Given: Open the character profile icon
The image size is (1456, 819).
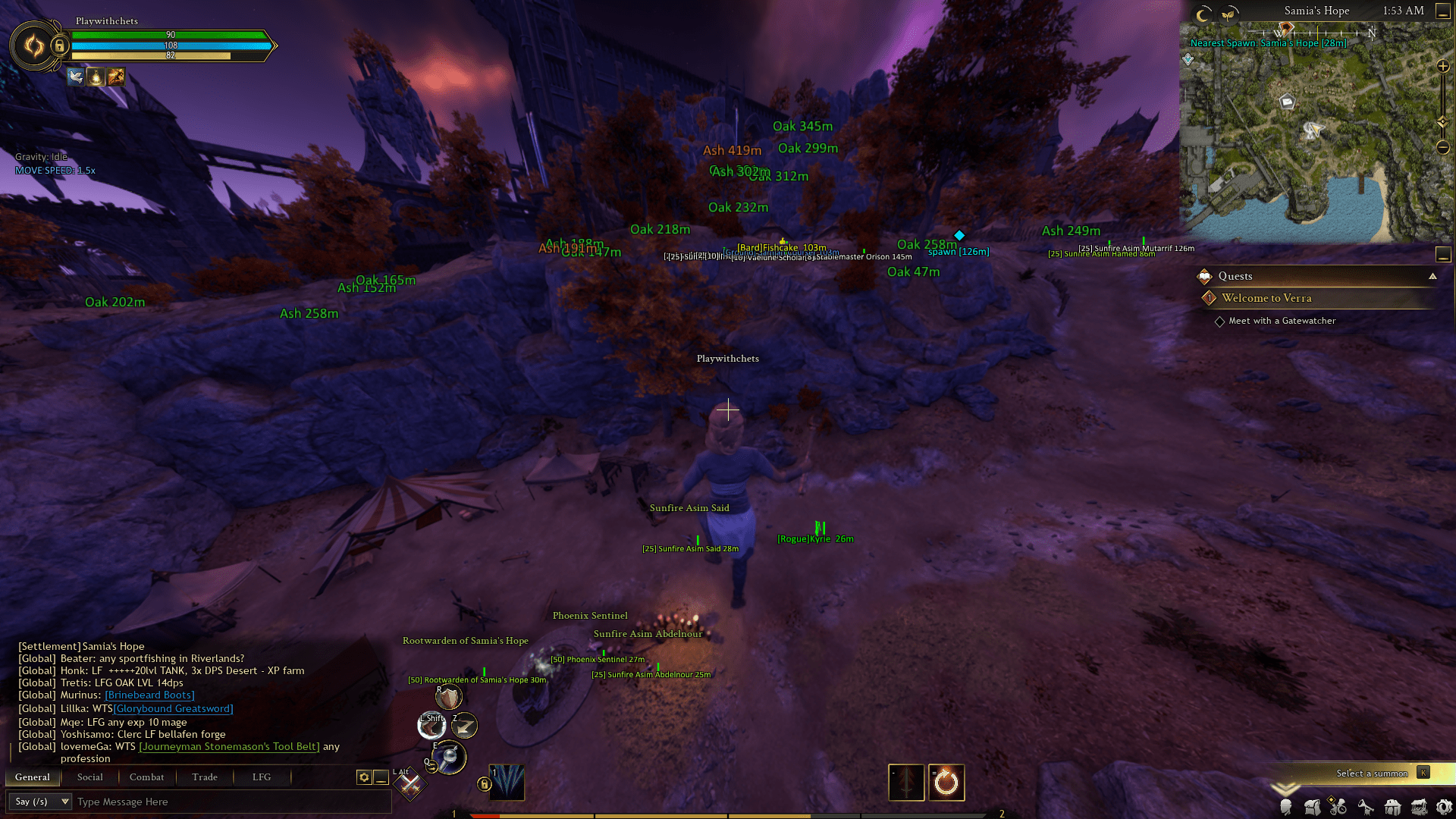Looking at the screenshot, I should (1286, 808).
